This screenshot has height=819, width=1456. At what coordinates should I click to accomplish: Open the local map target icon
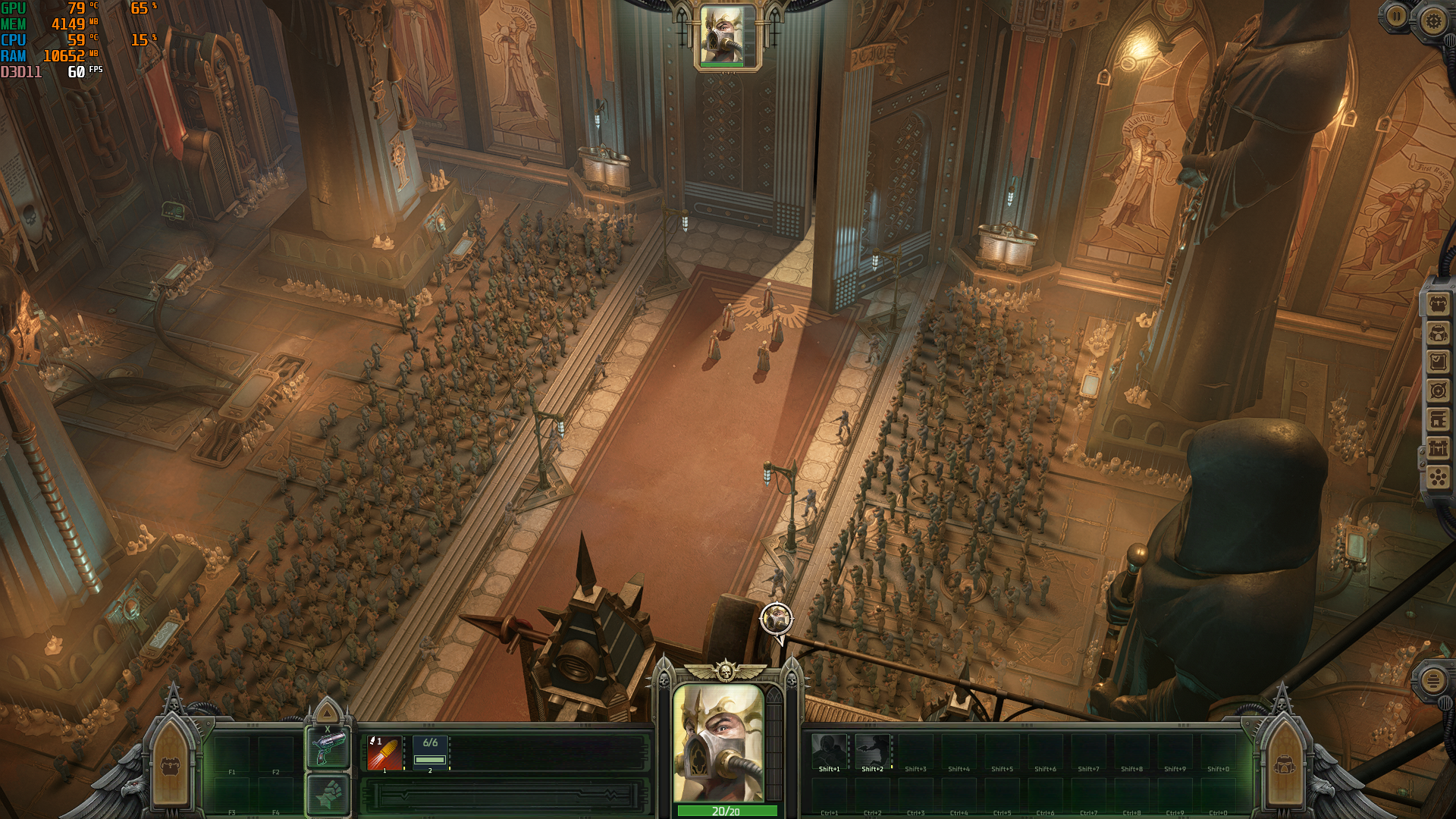point(1438,391)
